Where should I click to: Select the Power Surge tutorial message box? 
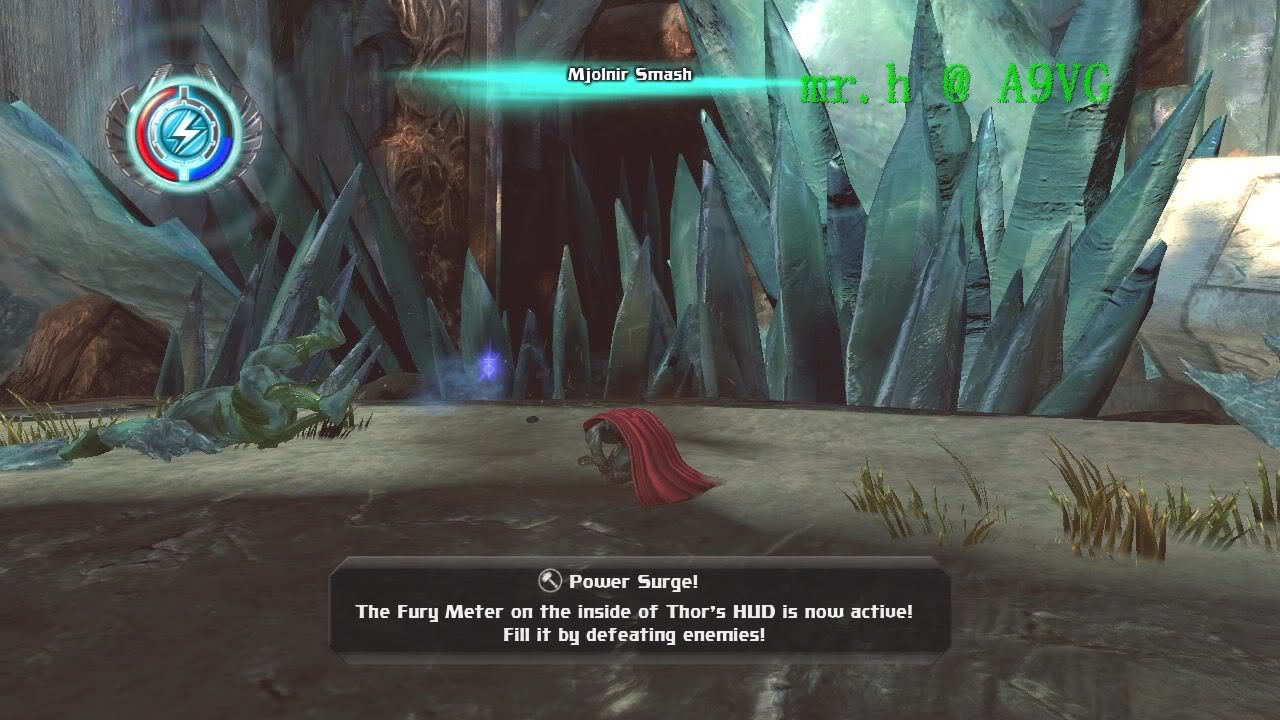pos(639,608)
